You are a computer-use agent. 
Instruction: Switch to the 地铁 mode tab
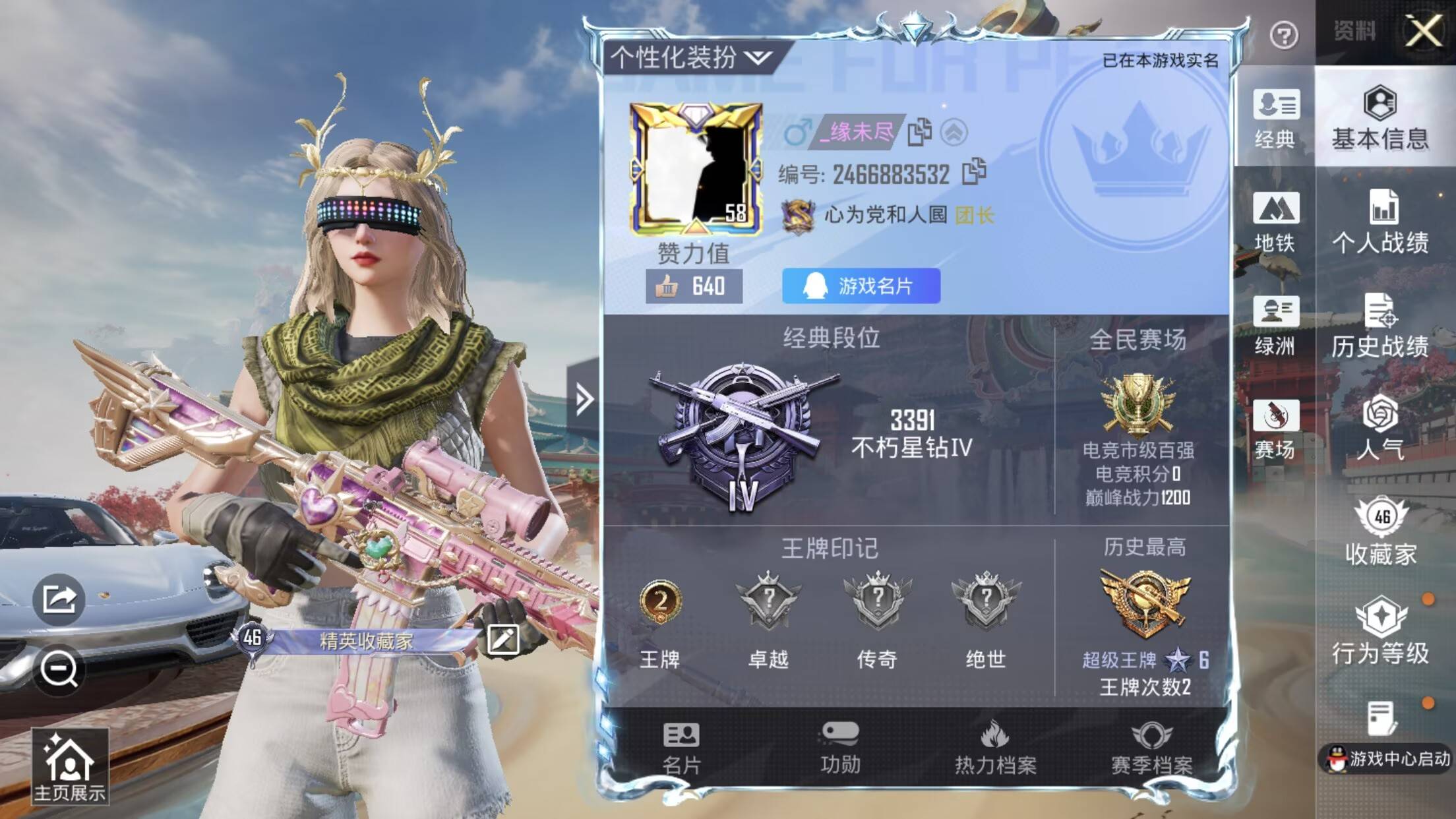tap(1275, 222)
